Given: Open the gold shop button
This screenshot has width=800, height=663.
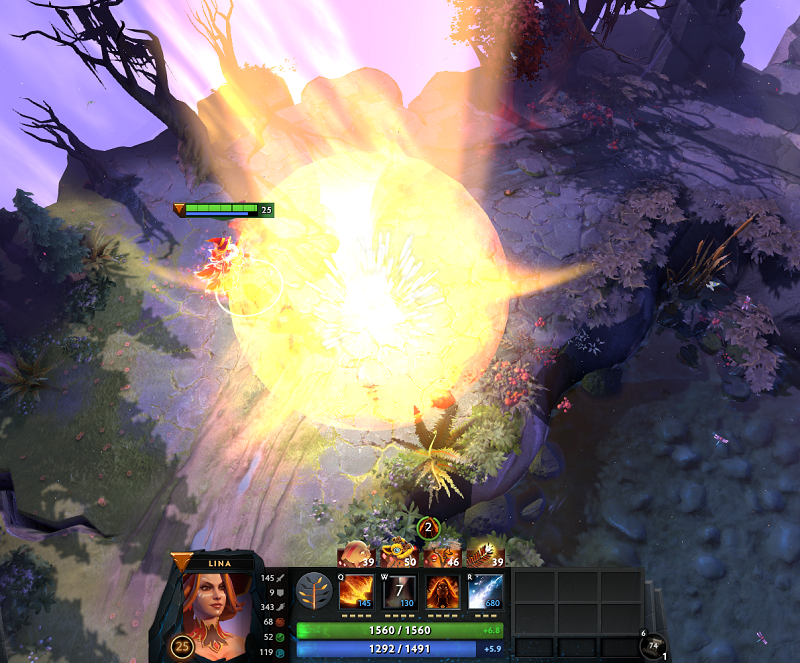Looking at the screenshot, I should 654,646.
